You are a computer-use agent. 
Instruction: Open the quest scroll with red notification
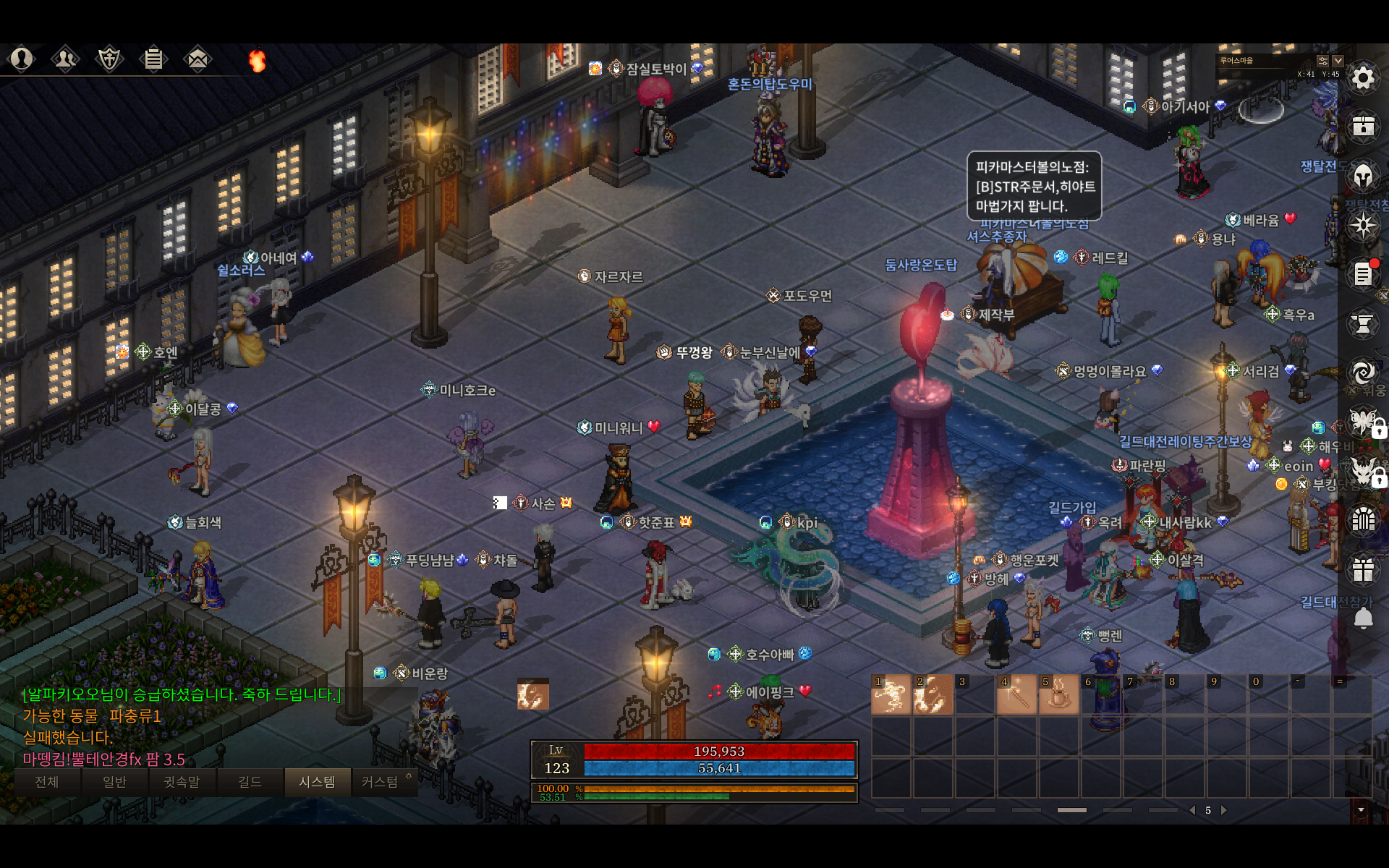click(1363, 274)
